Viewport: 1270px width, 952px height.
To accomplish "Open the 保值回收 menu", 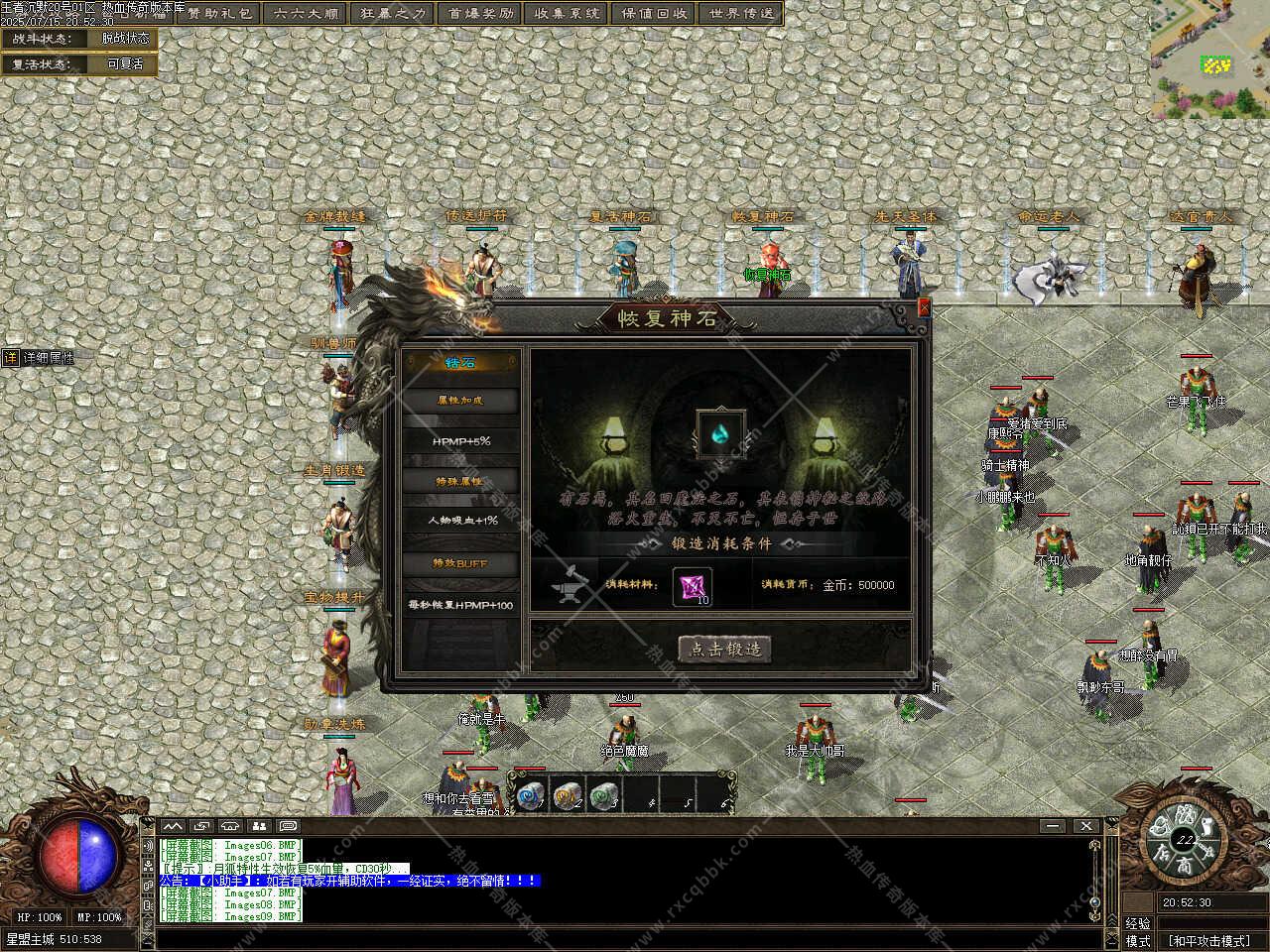I will pos(654,13).
